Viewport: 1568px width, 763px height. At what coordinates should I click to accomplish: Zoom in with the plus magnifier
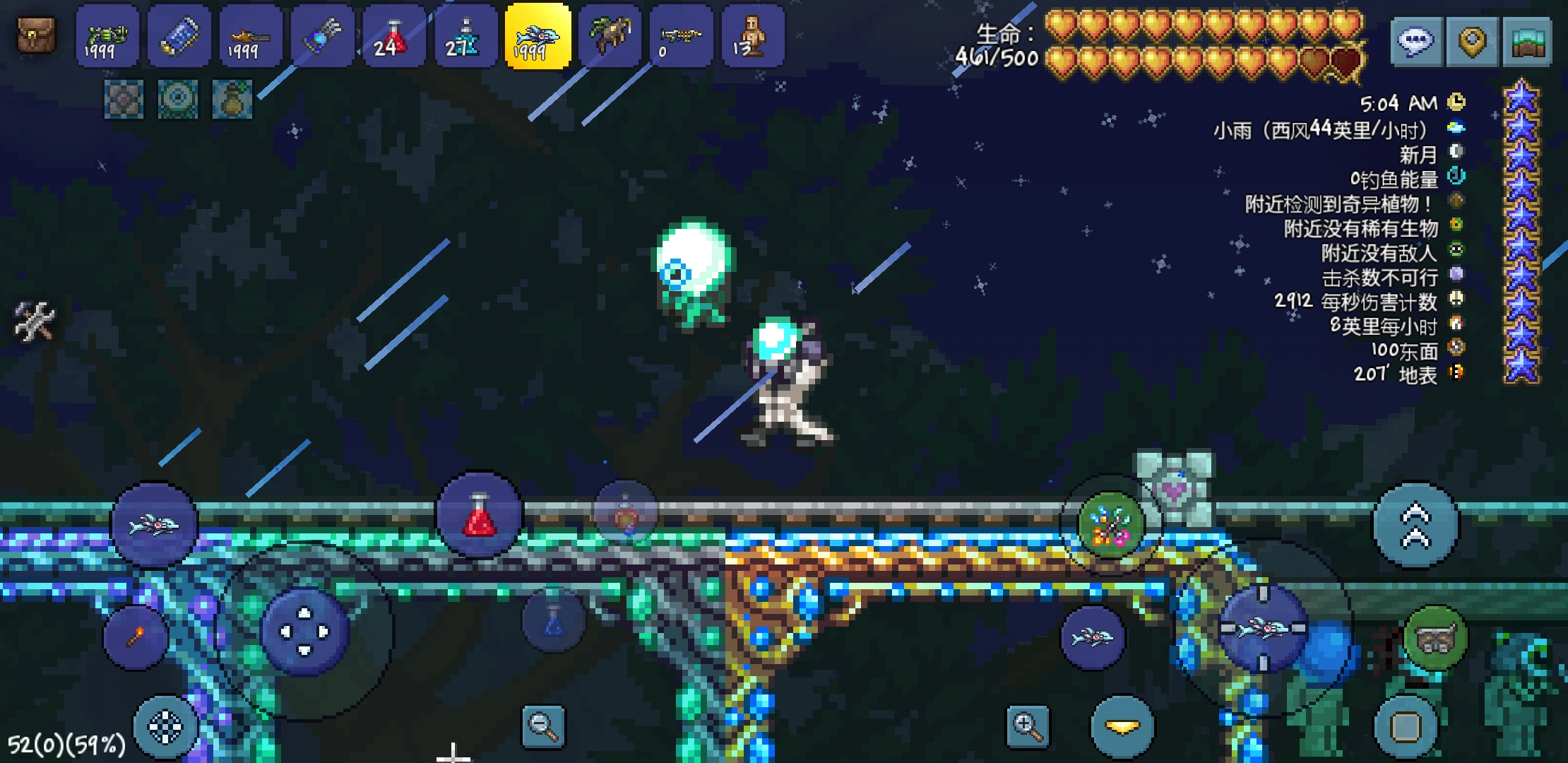(x=1027, y=726)
